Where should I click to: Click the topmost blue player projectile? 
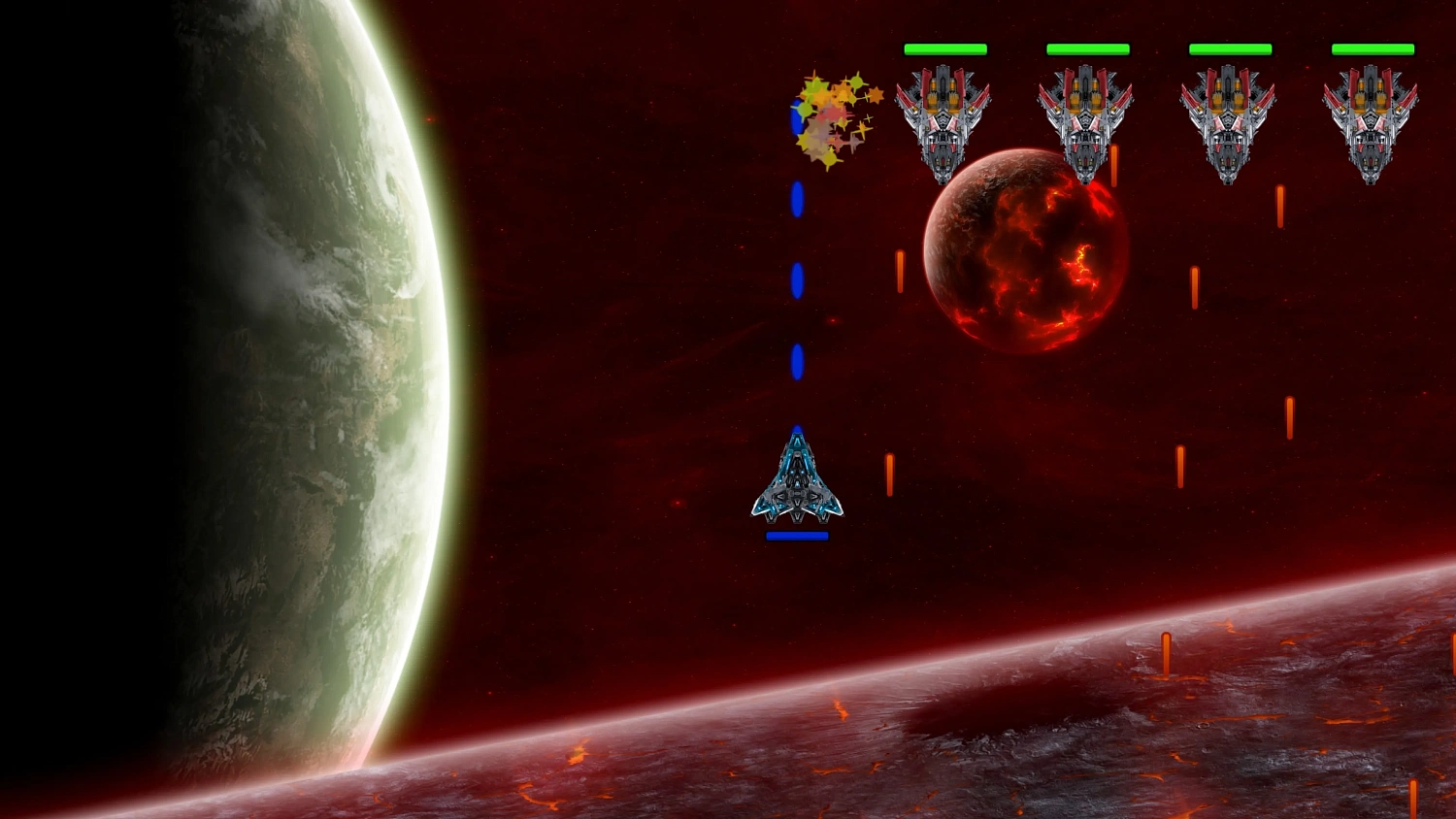click(799, 199)
